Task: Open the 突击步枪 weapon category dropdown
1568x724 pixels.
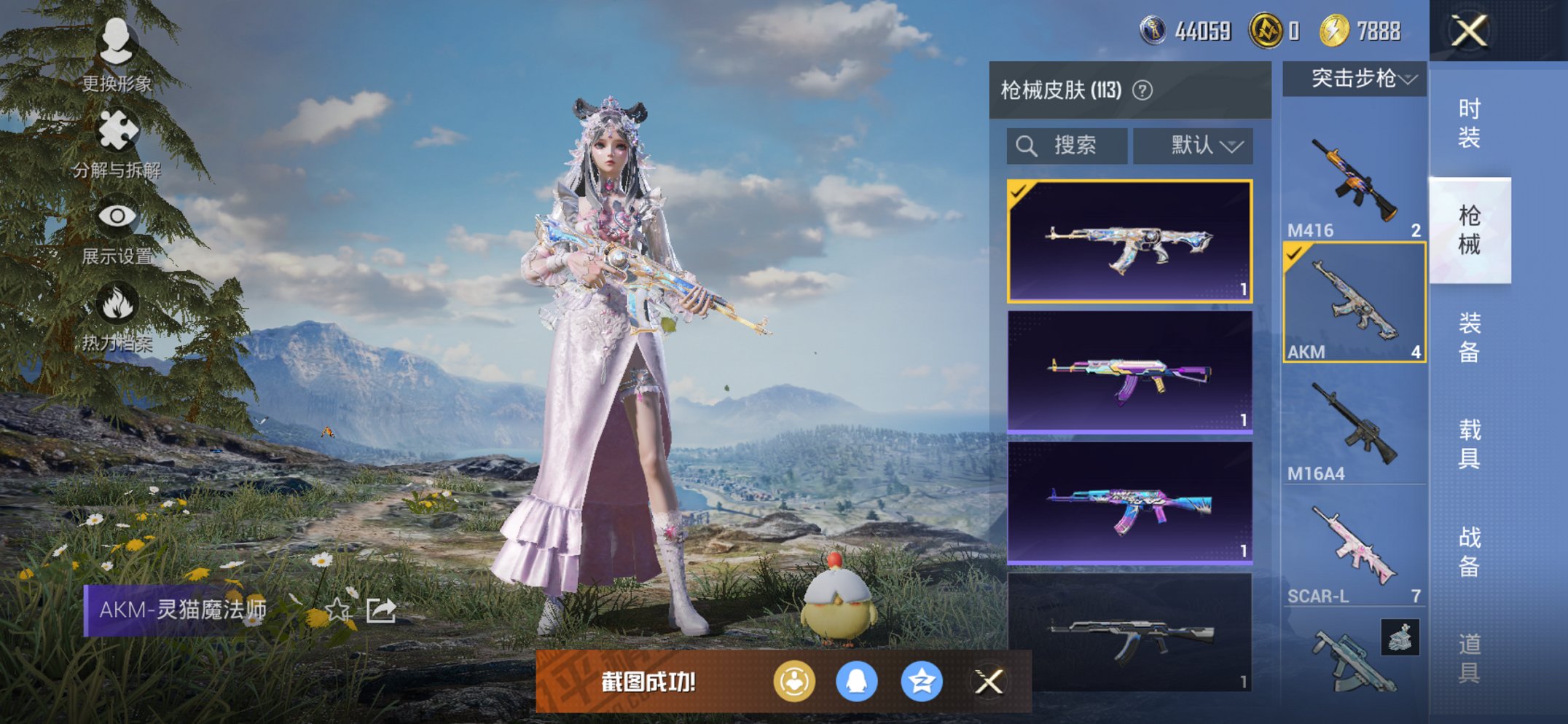Action: point(1354,80)
